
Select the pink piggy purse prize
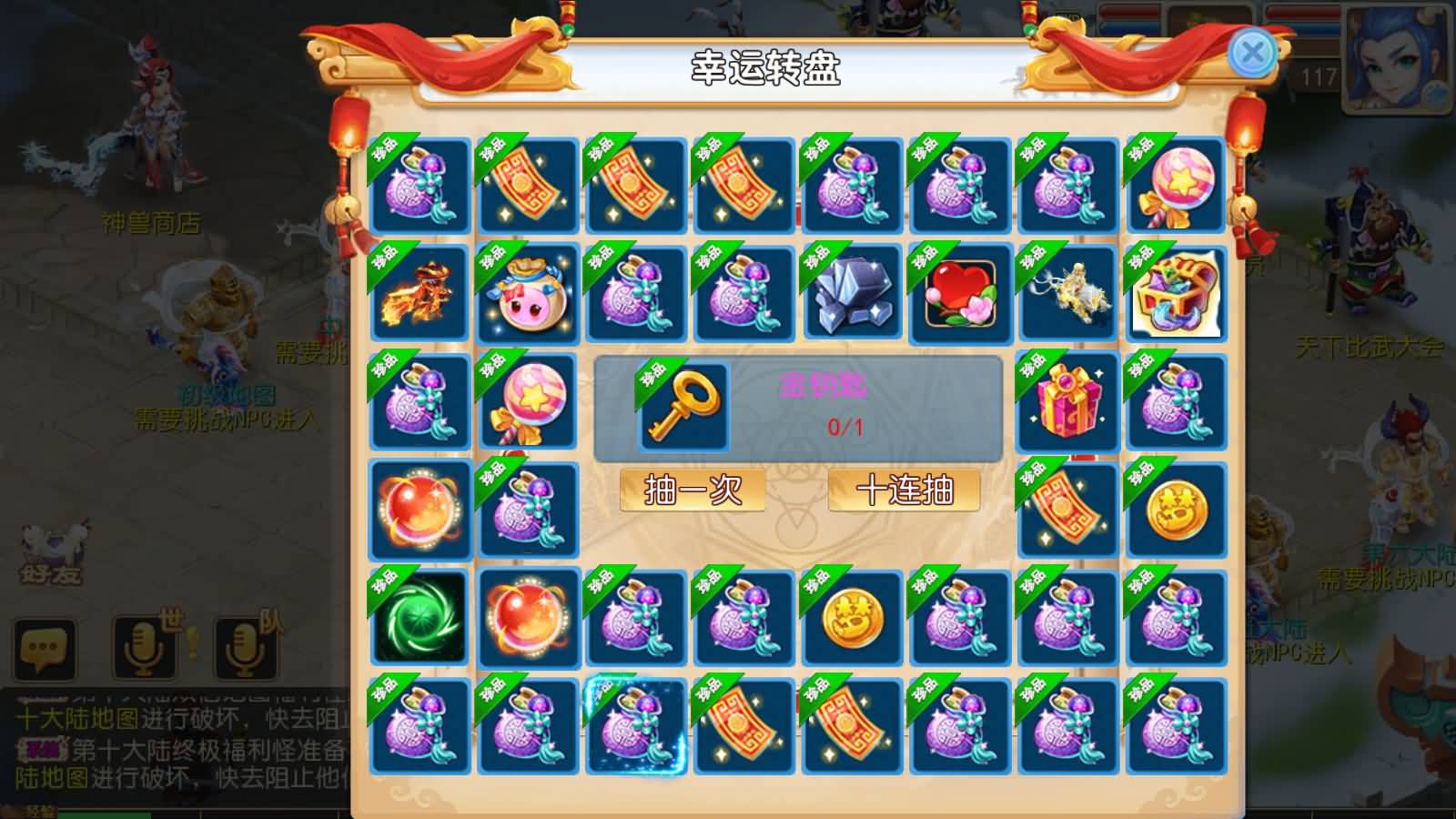[528, 294]
